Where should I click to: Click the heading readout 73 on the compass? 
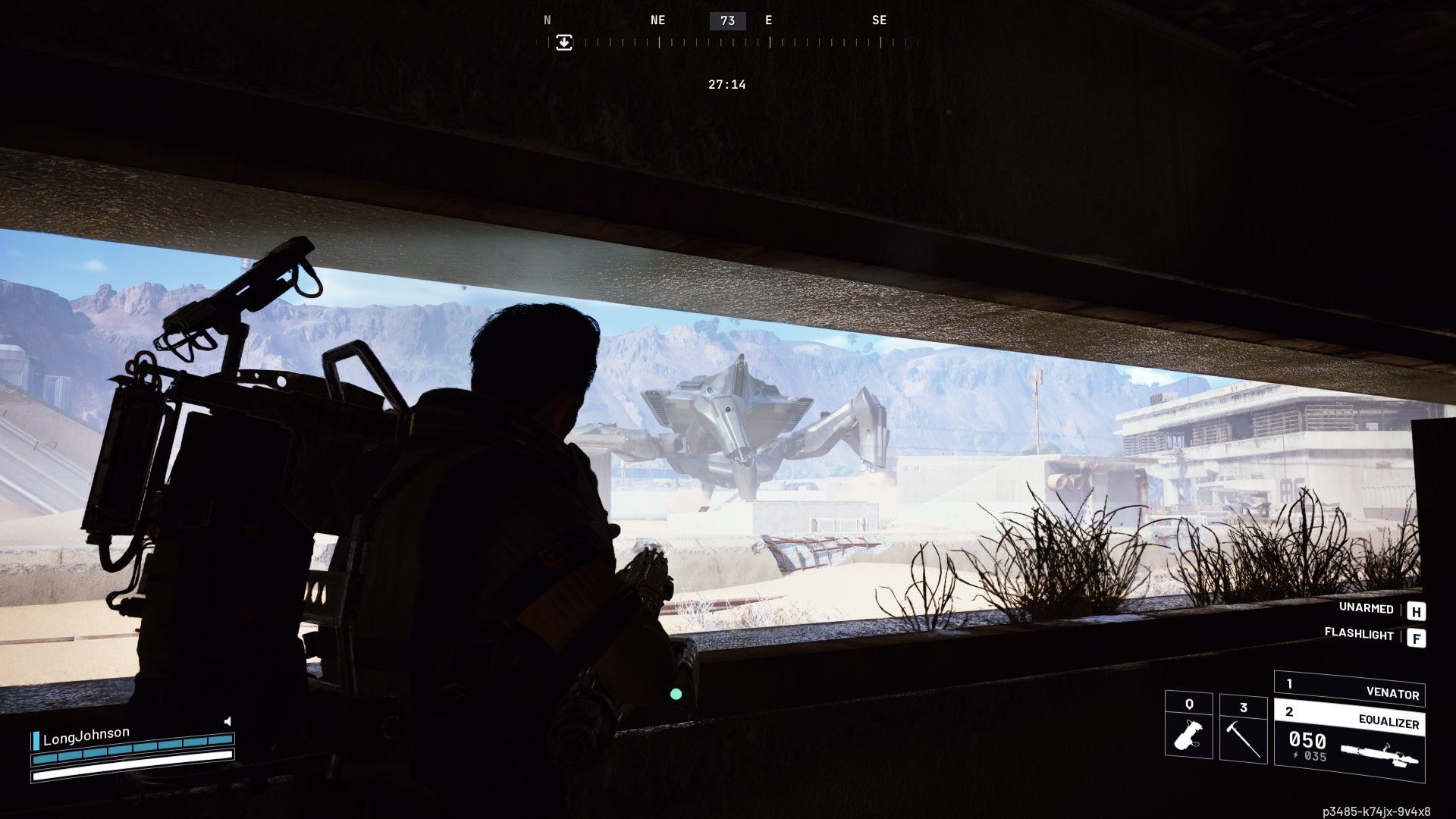coord(727,20)
